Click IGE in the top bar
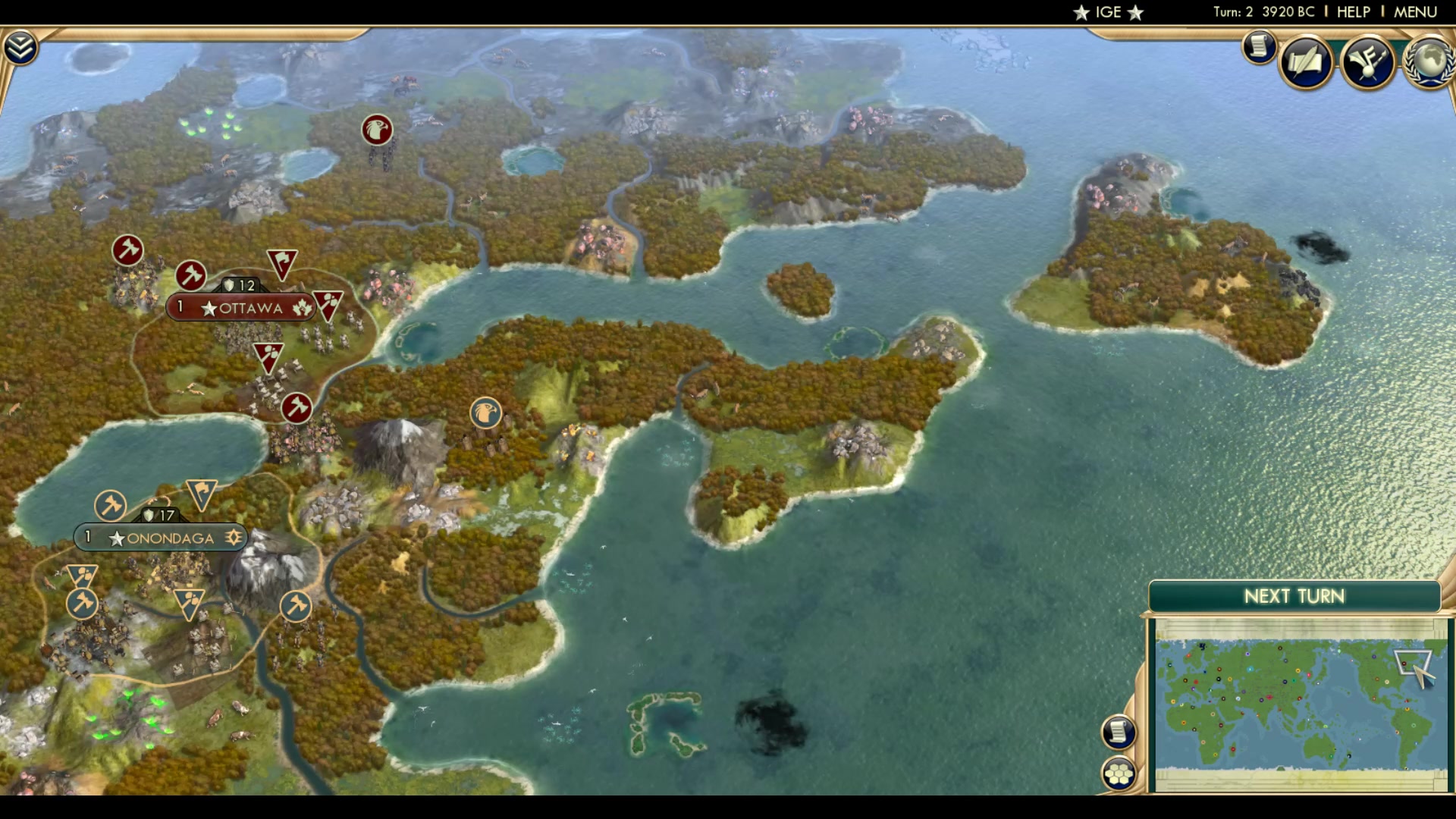Viewport: 1456px width, 819px height. point(1107,11)
